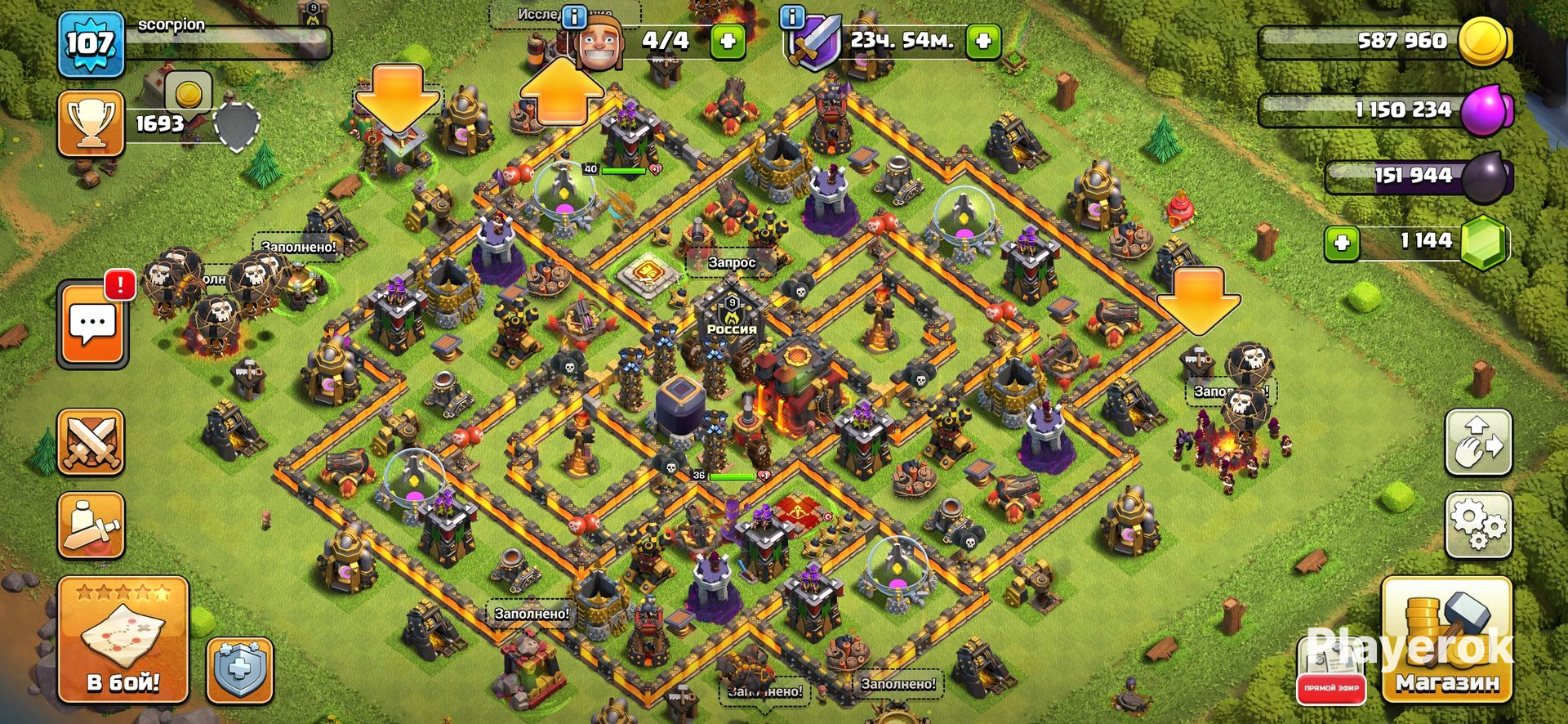Open the clan war sword button

tap(91, 525)
